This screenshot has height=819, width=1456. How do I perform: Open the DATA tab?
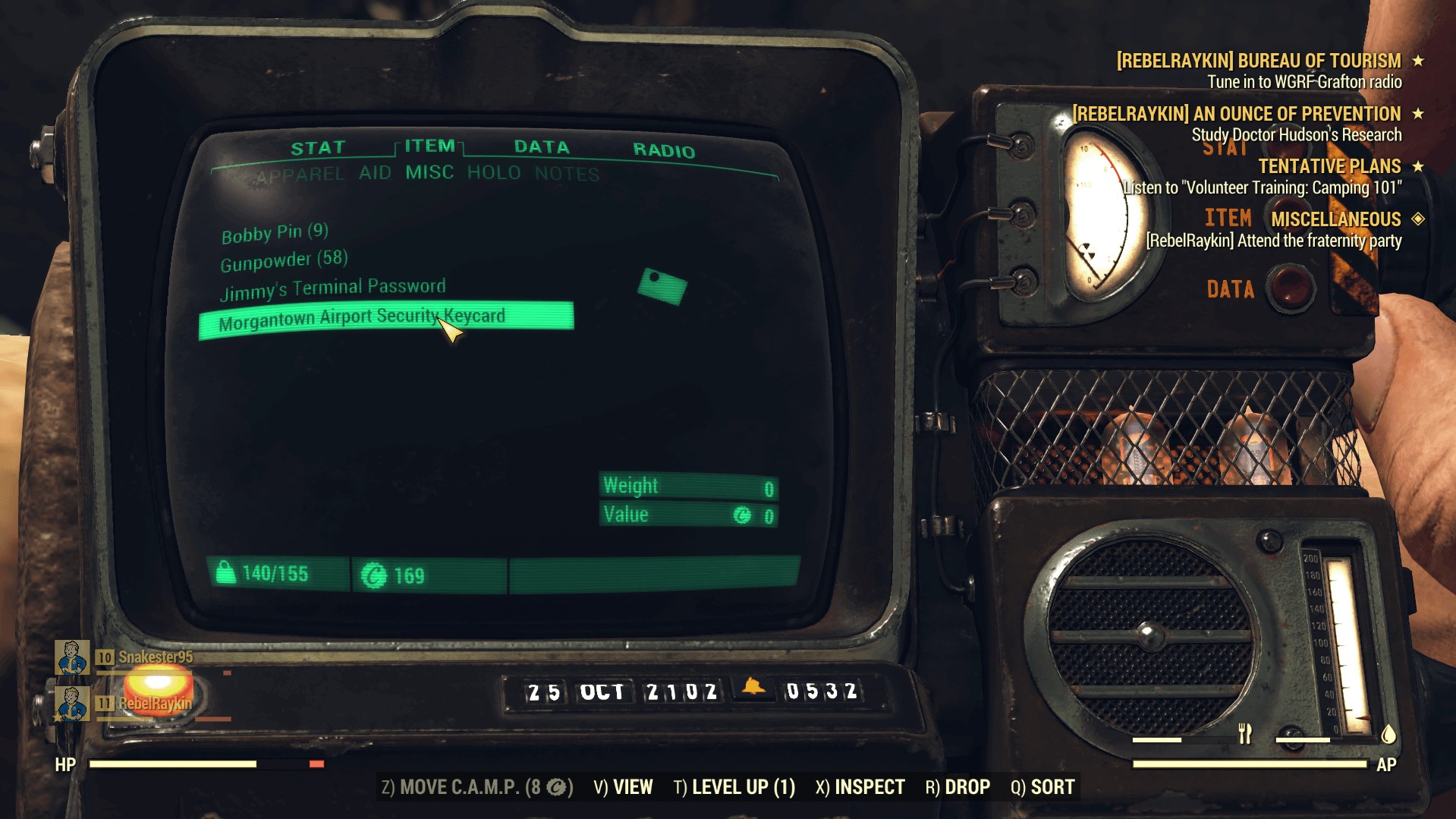pyautogui.click(x=541, y=147)
